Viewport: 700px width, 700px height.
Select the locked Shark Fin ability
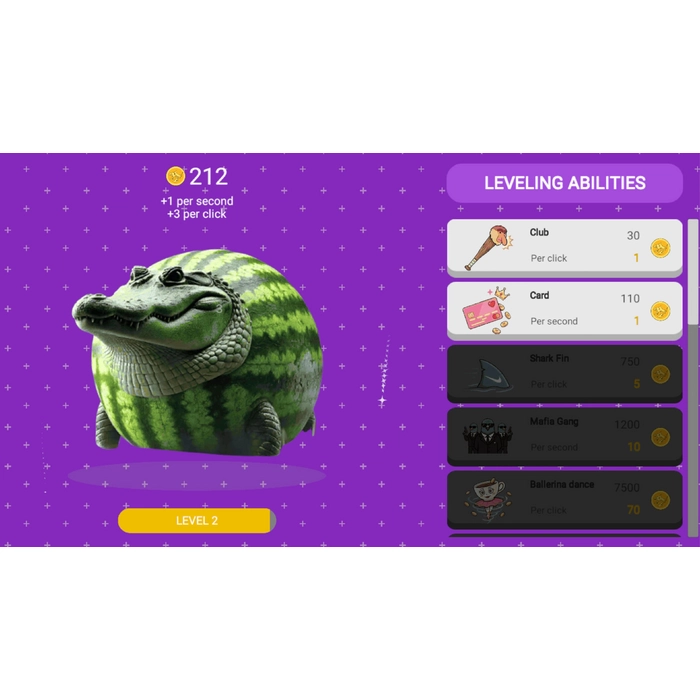pos(564,372)
